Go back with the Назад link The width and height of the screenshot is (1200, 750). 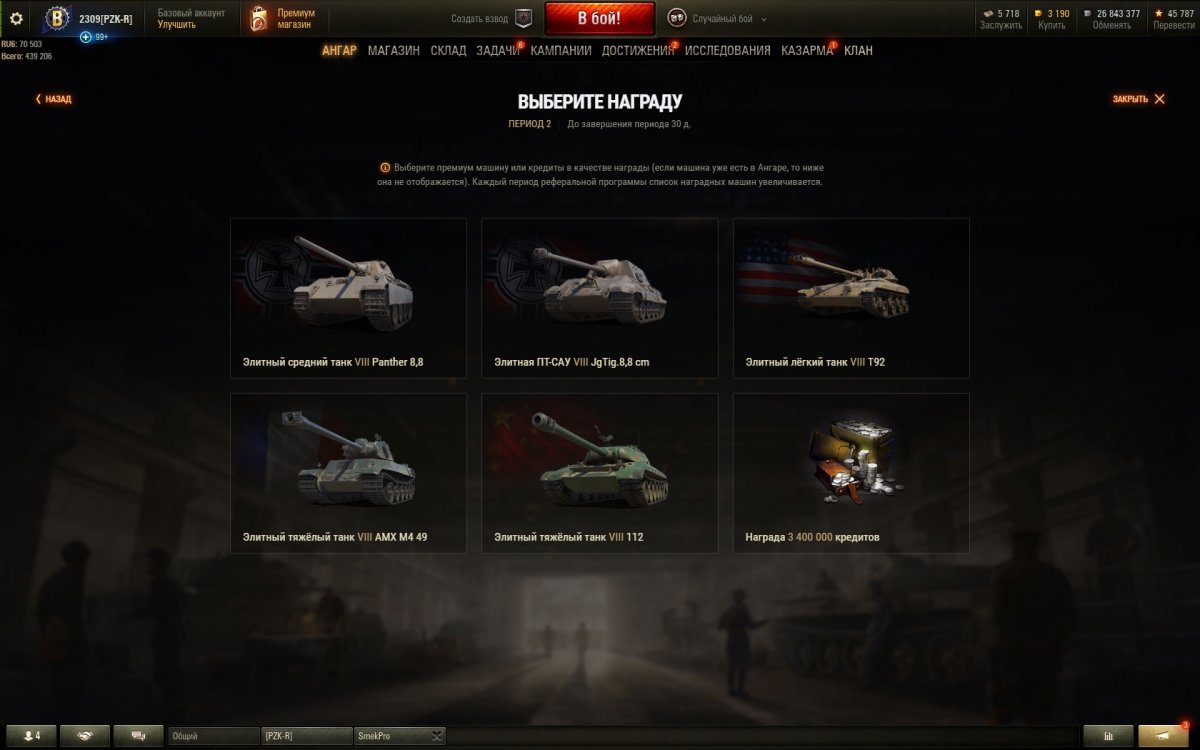[54, 99]
